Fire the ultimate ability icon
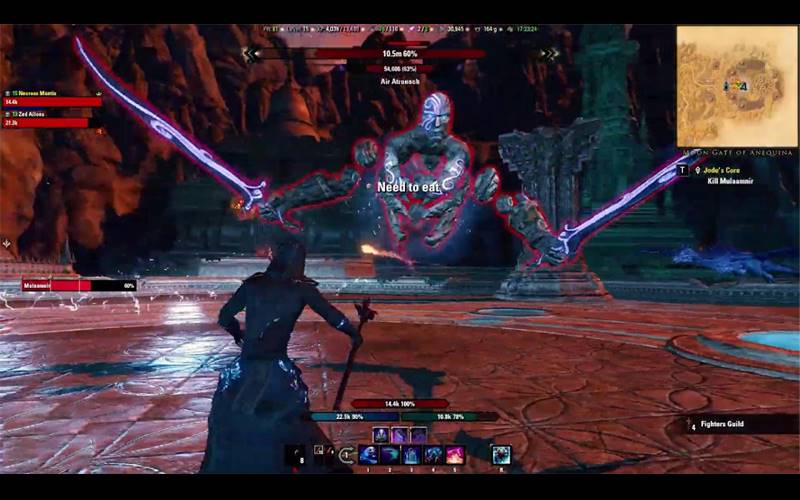Viewport: 800px width, 500px height. (501, 455)
